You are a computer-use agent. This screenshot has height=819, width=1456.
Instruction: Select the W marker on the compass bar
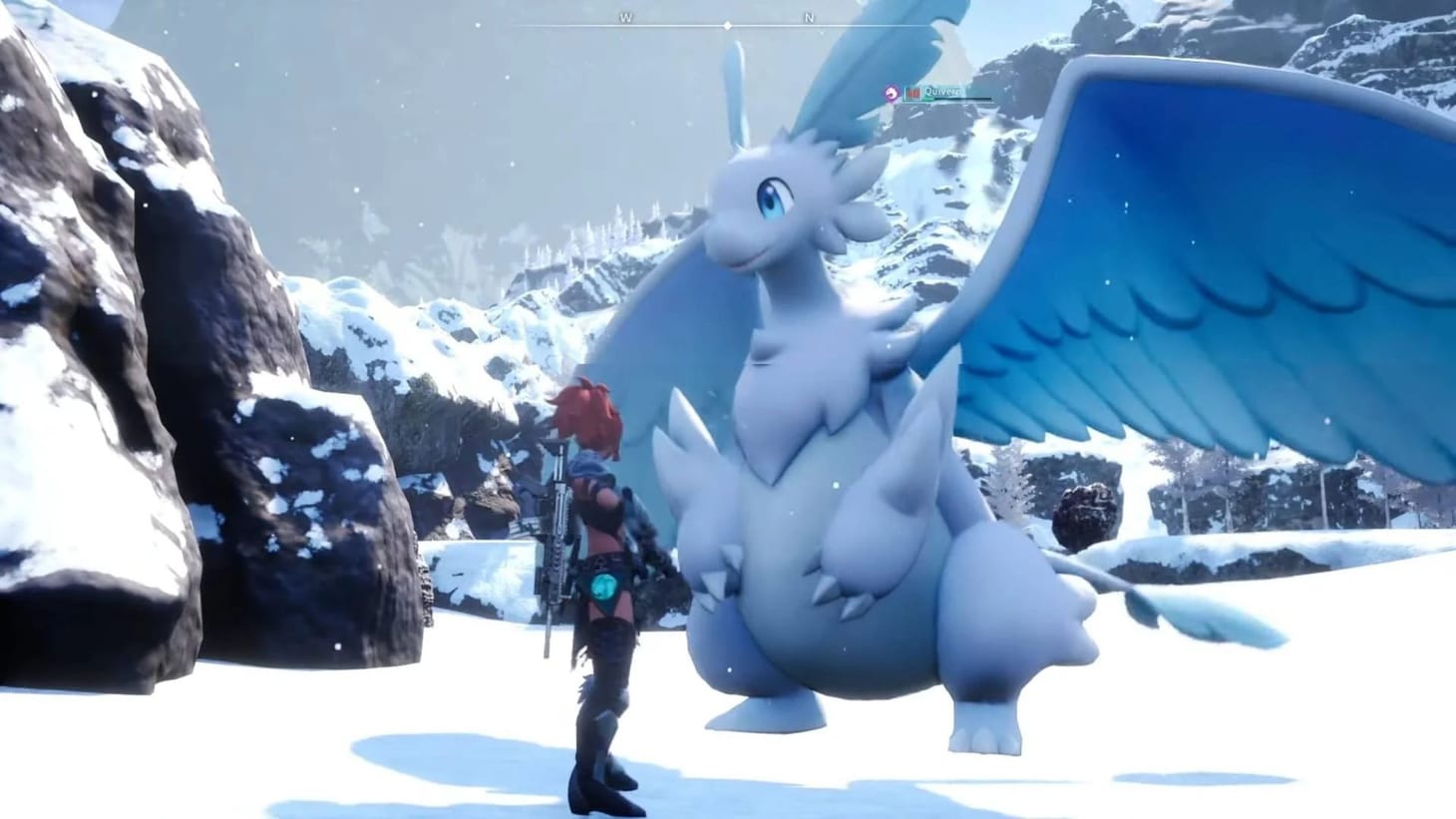point(625,18)
